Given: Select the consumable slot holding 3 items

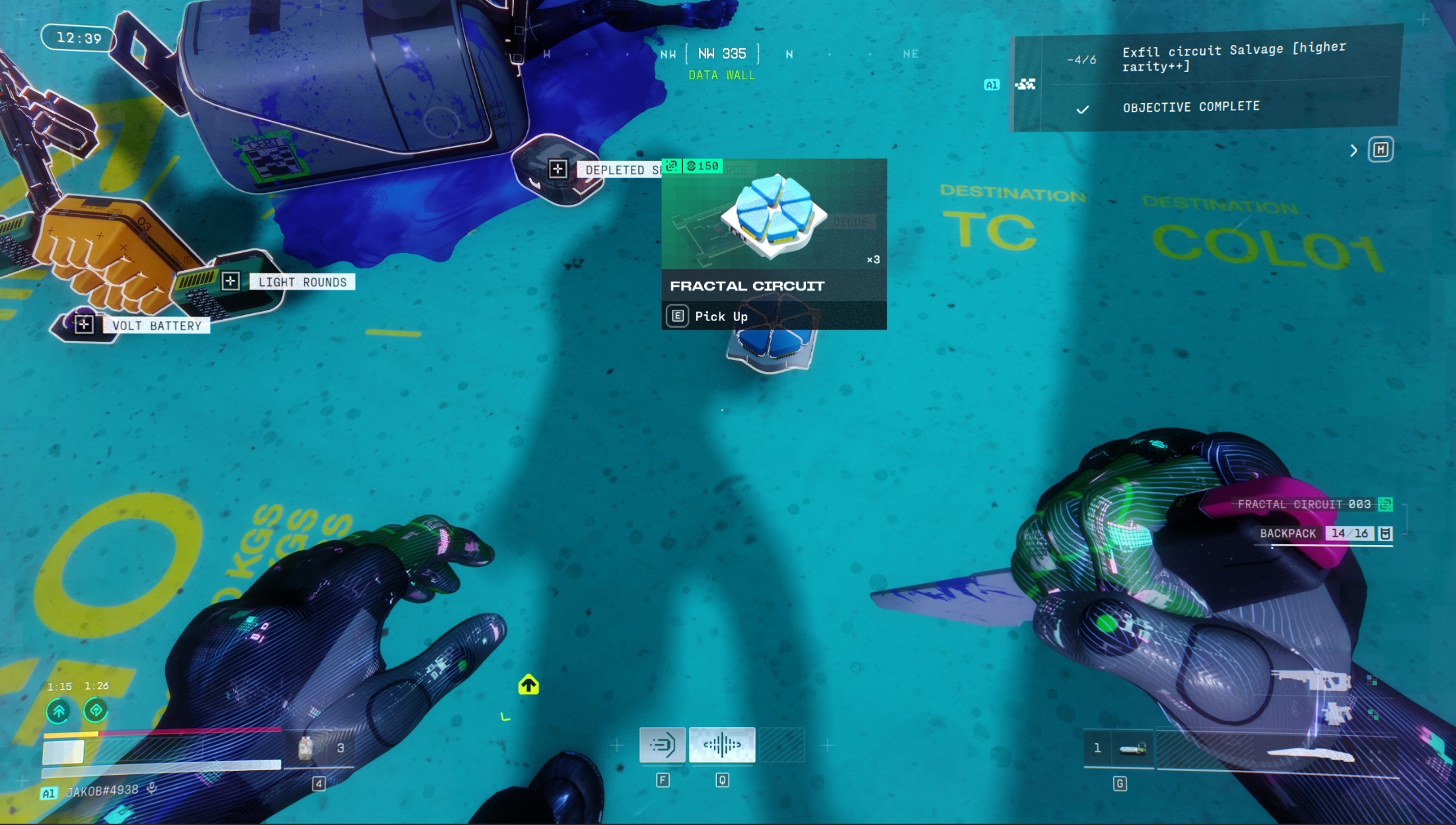Looking at the screenshot, I should tap(322, 748).
